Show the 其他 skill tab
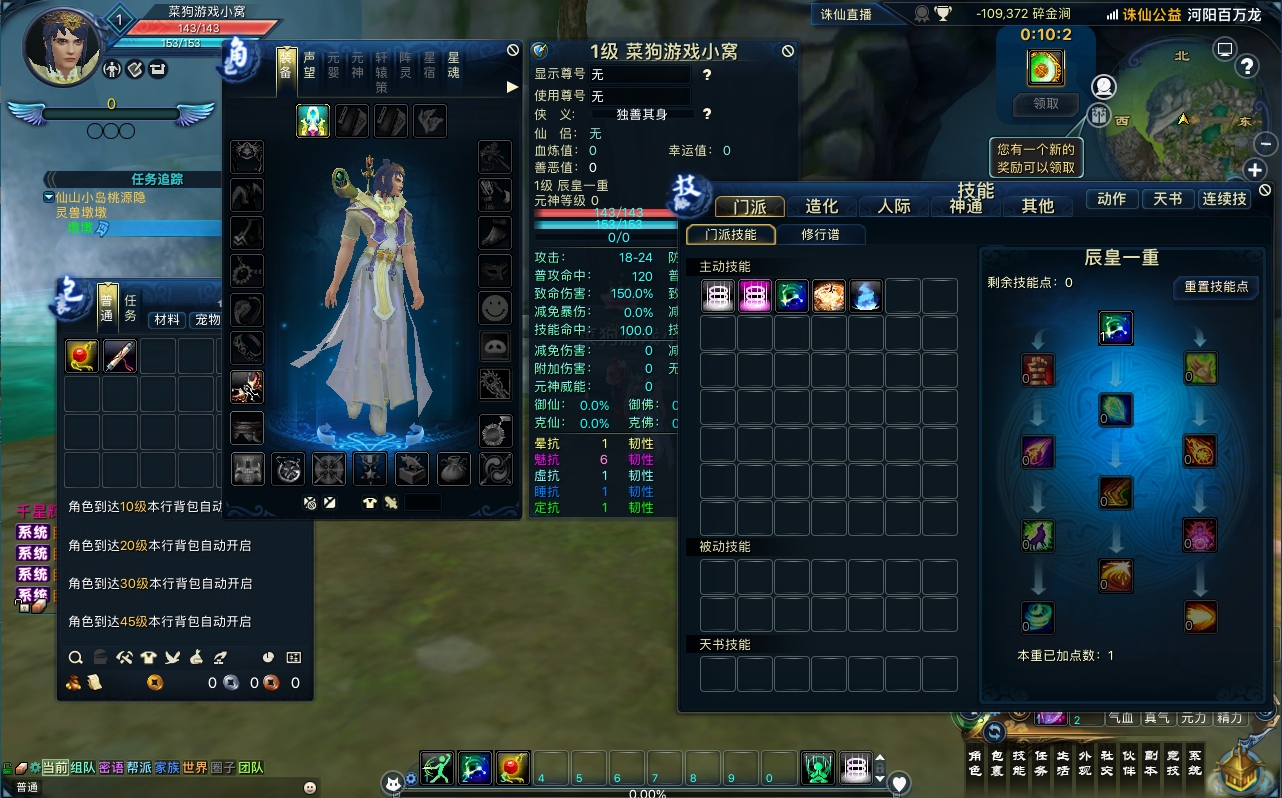This screenshot has width=1282, height=798. coord(1037,206)
